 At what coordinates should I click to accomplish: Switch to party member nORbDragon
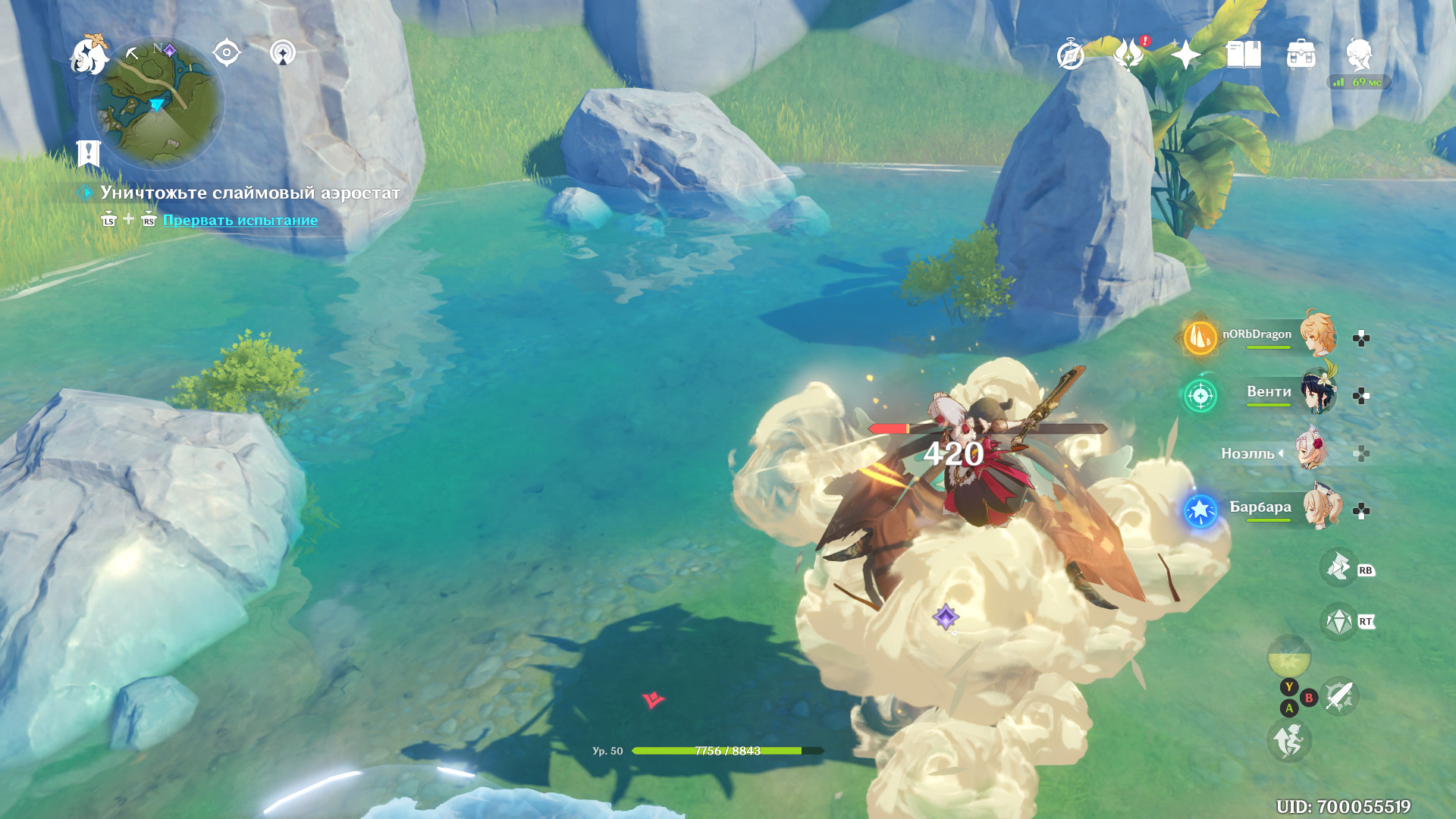click(1318, 334)
